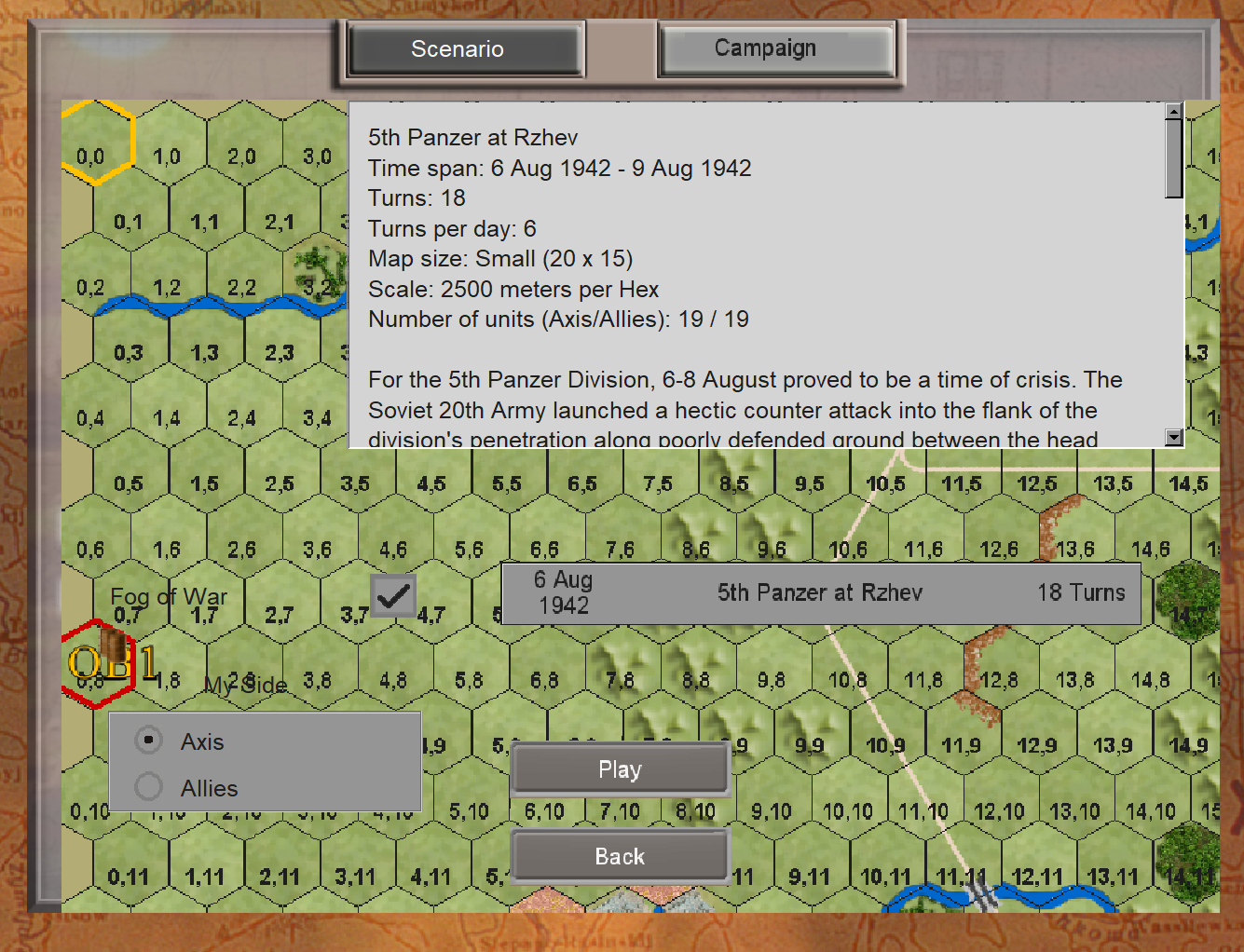Enable the Fog of War checkbox
Viewport: 1244px width, 952px height.
(393, 594)
